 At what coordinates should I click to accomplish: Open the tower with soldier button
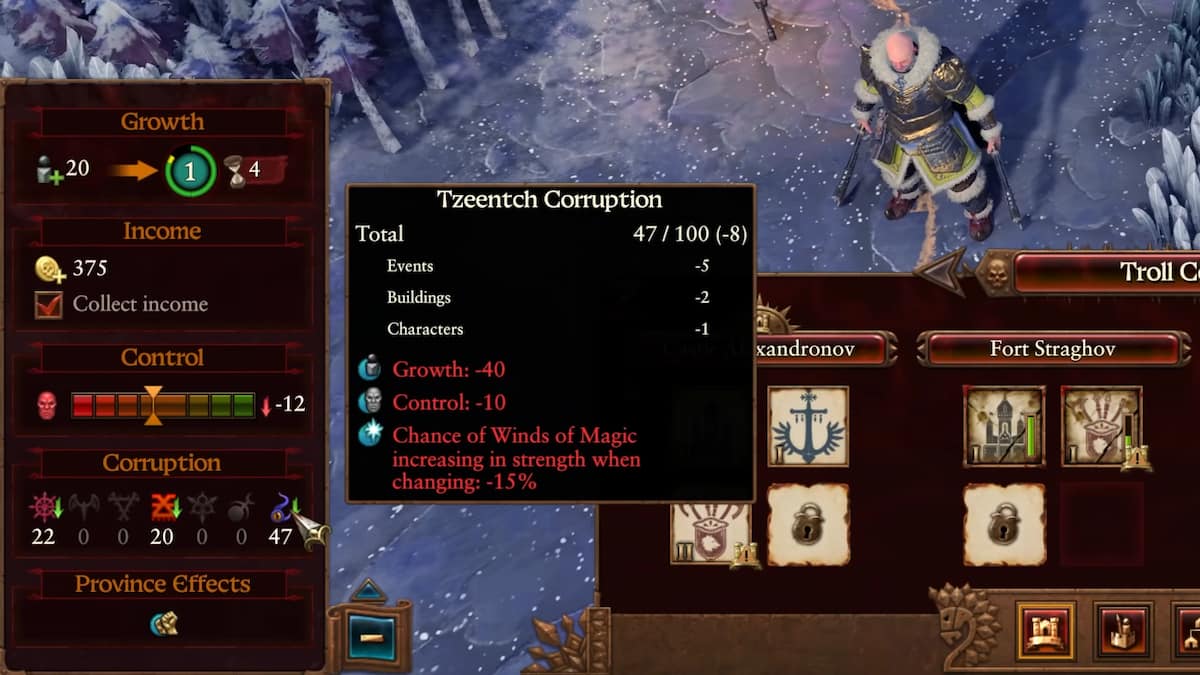pyautogui.click(x=1123, y=632)
